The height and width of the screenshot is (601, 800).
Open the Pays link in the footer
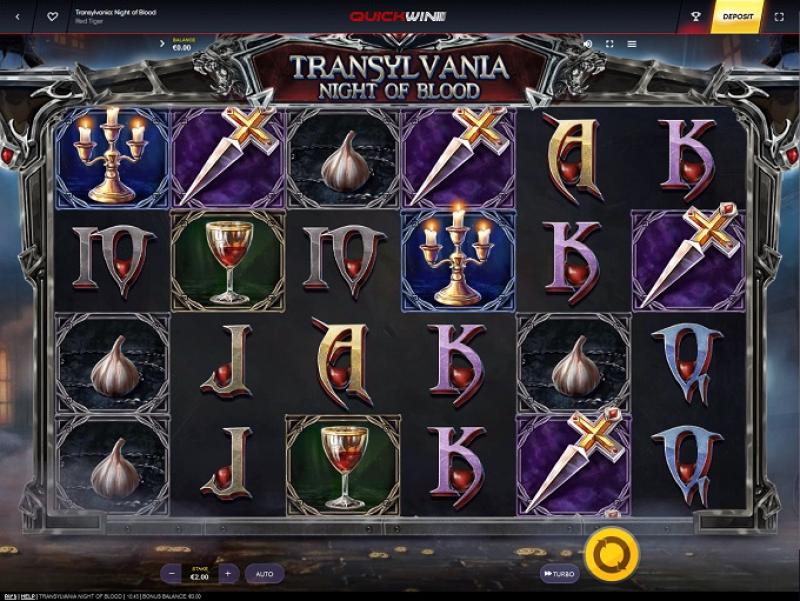(x=8, y=596)
